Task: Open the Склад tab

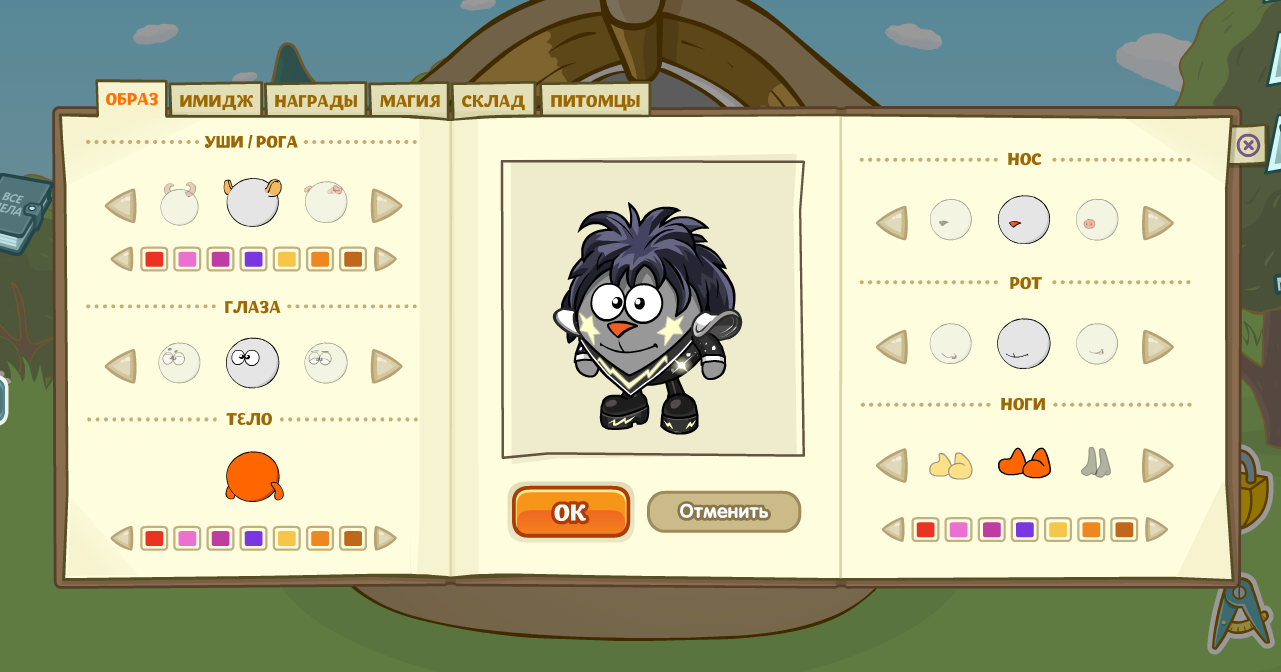Action: [493, 101]
